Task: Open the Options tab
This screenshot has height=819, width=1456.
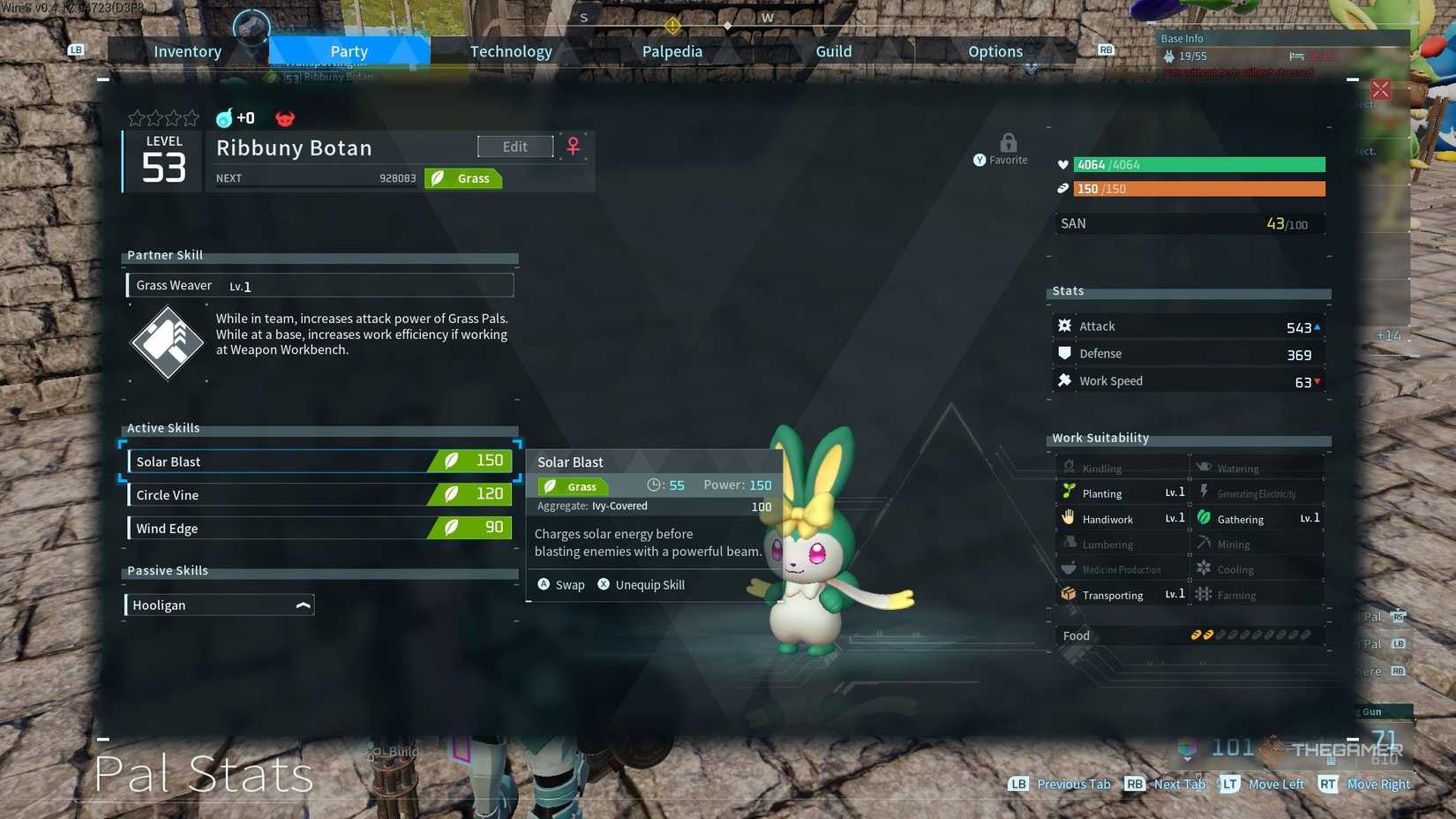Action: point(994,51)
